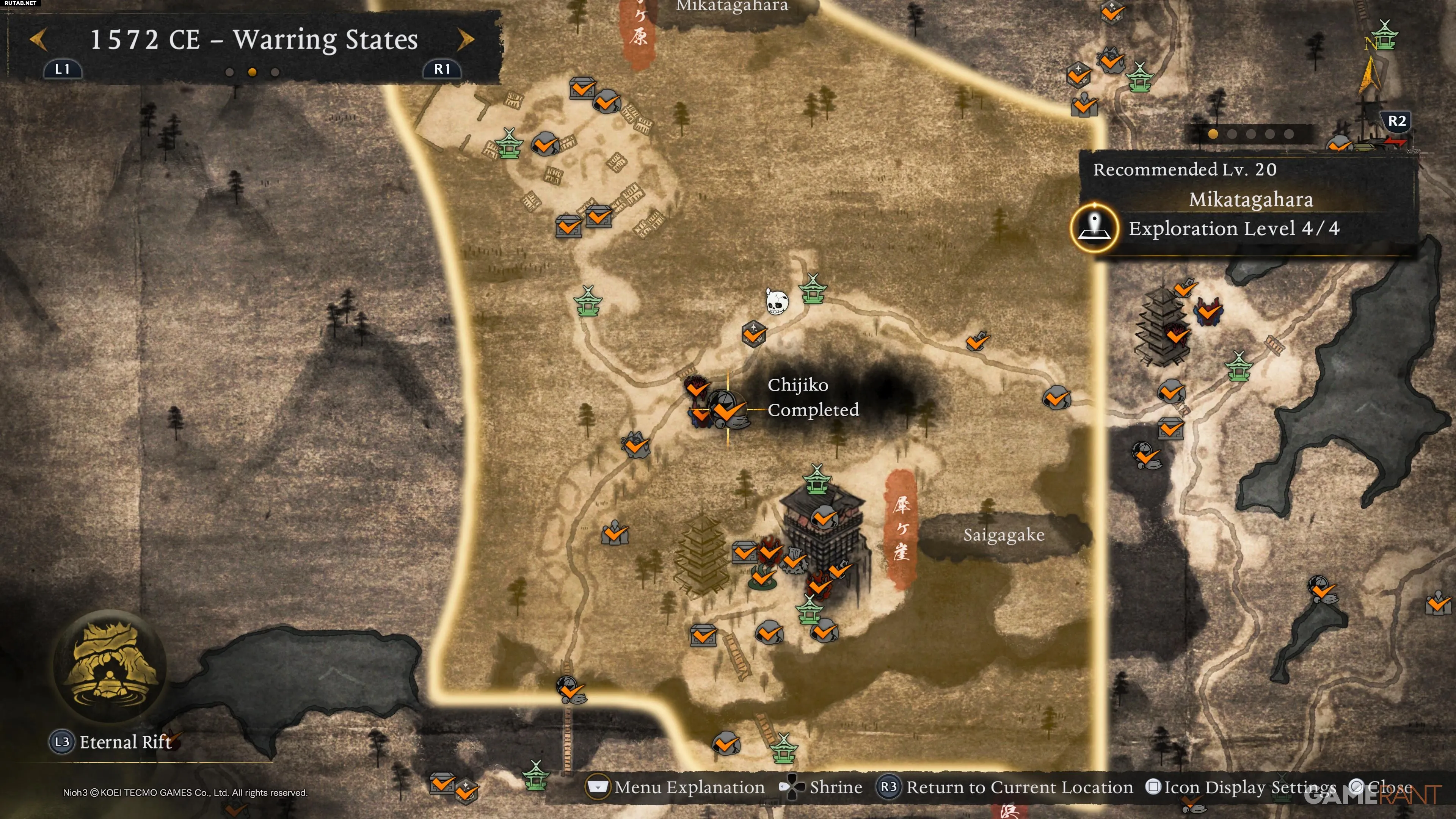Advance to the next era with the right arrow

[465, 39]
